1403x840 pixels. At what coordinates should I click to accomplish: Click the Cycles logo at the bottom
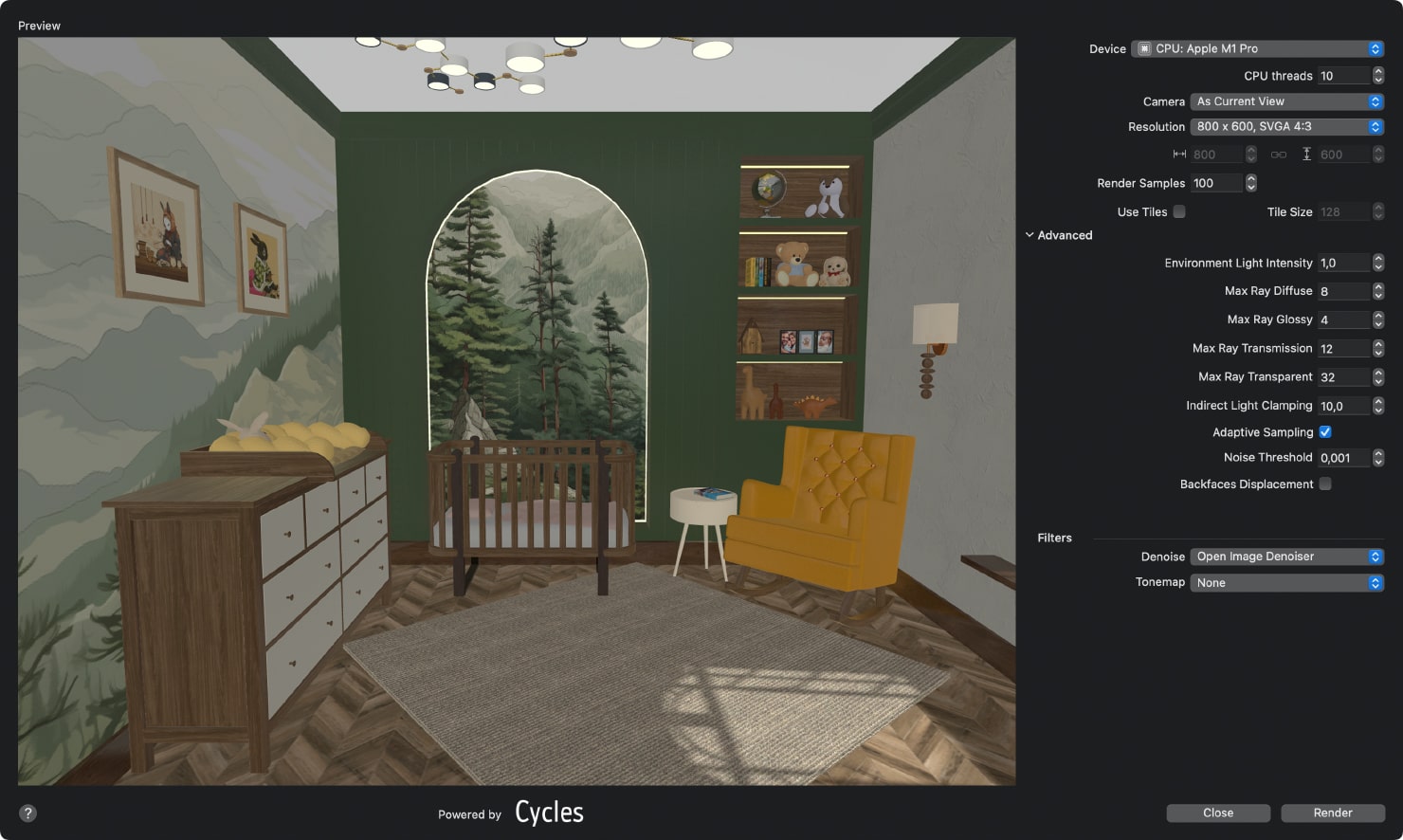[x=548, y=812]
